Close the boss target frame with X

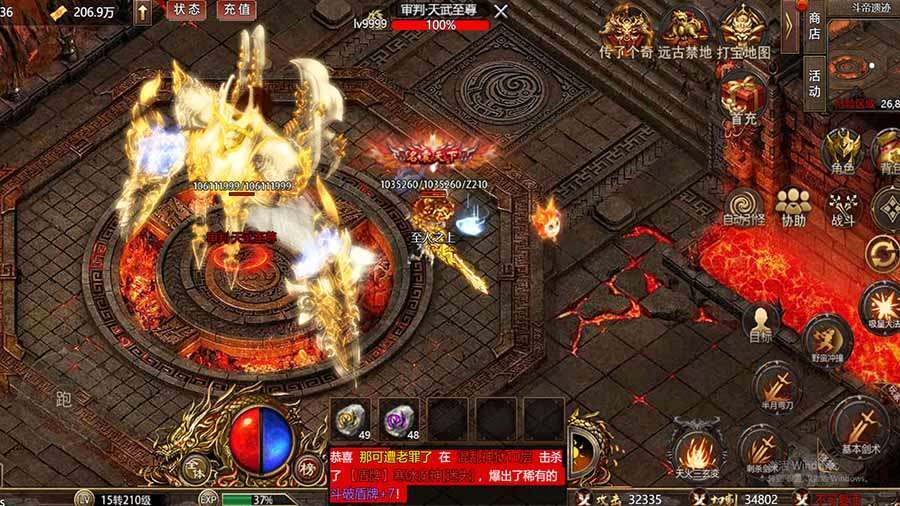click(x=501, y=11)
